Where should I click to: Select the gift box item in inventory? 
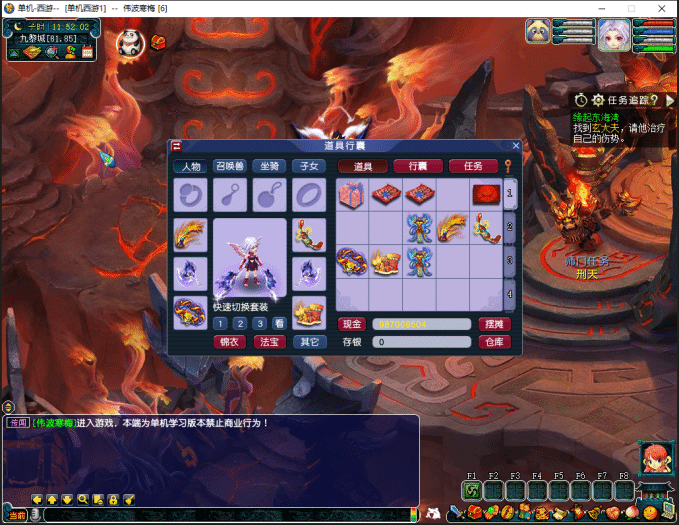(x=352, y=195)
